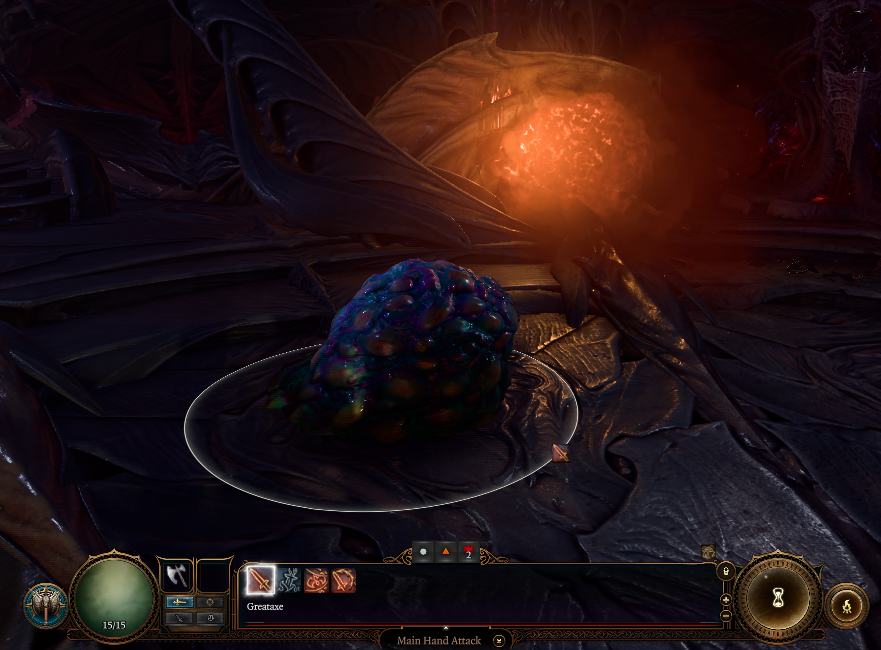Open the campfire rest button
The width and height of the screenshot is (881, 650).
tap(846, 604)
